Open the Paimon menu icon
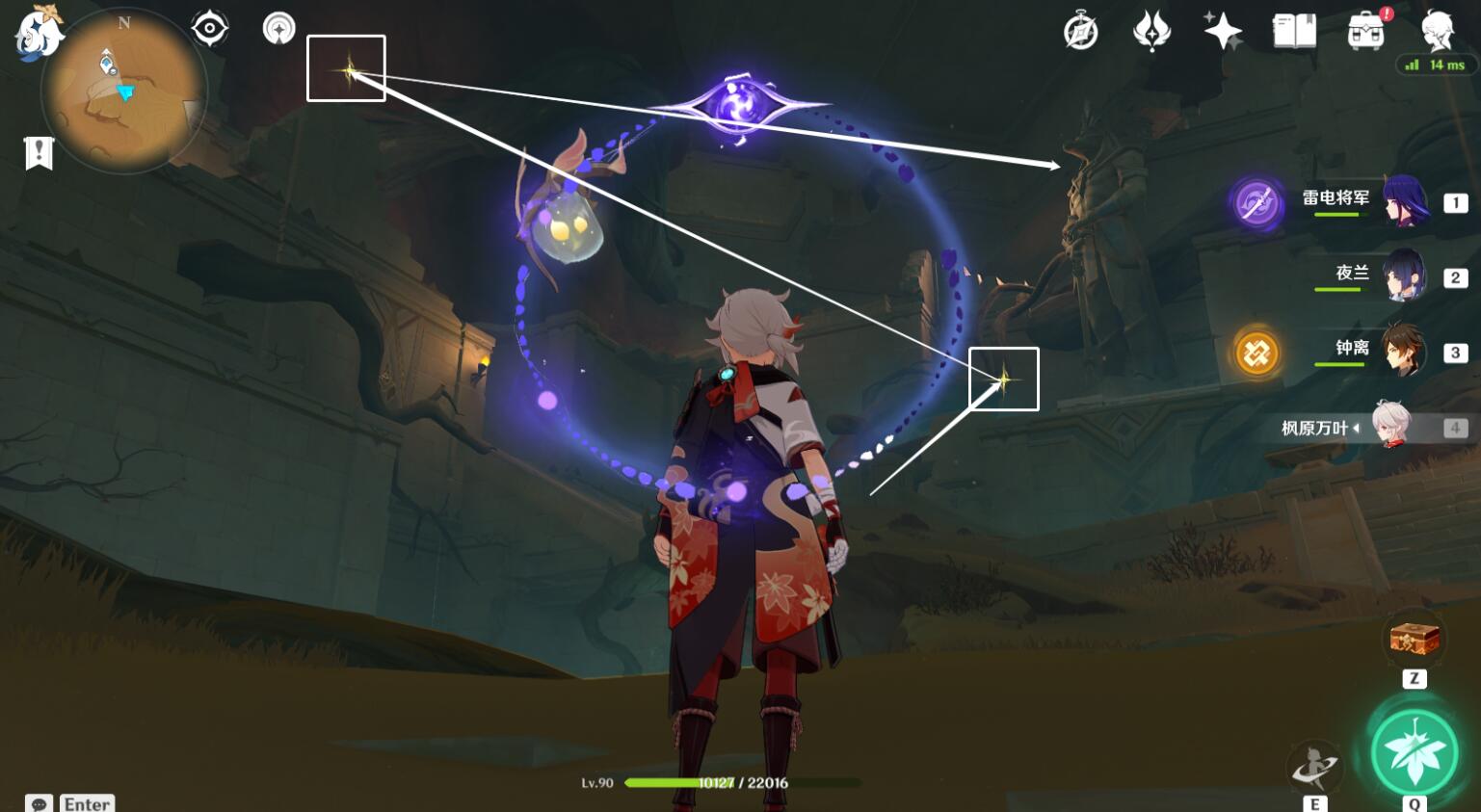This screenshot has width=1481, height=812. pos(39,31)
